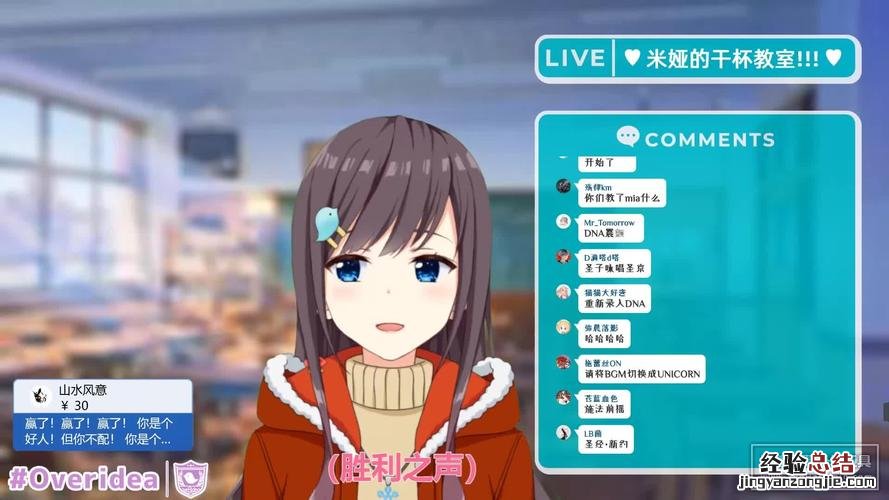Screen dimensions: 889x500
Task: Select the comment mentioning mia
Action: point(623,192)
